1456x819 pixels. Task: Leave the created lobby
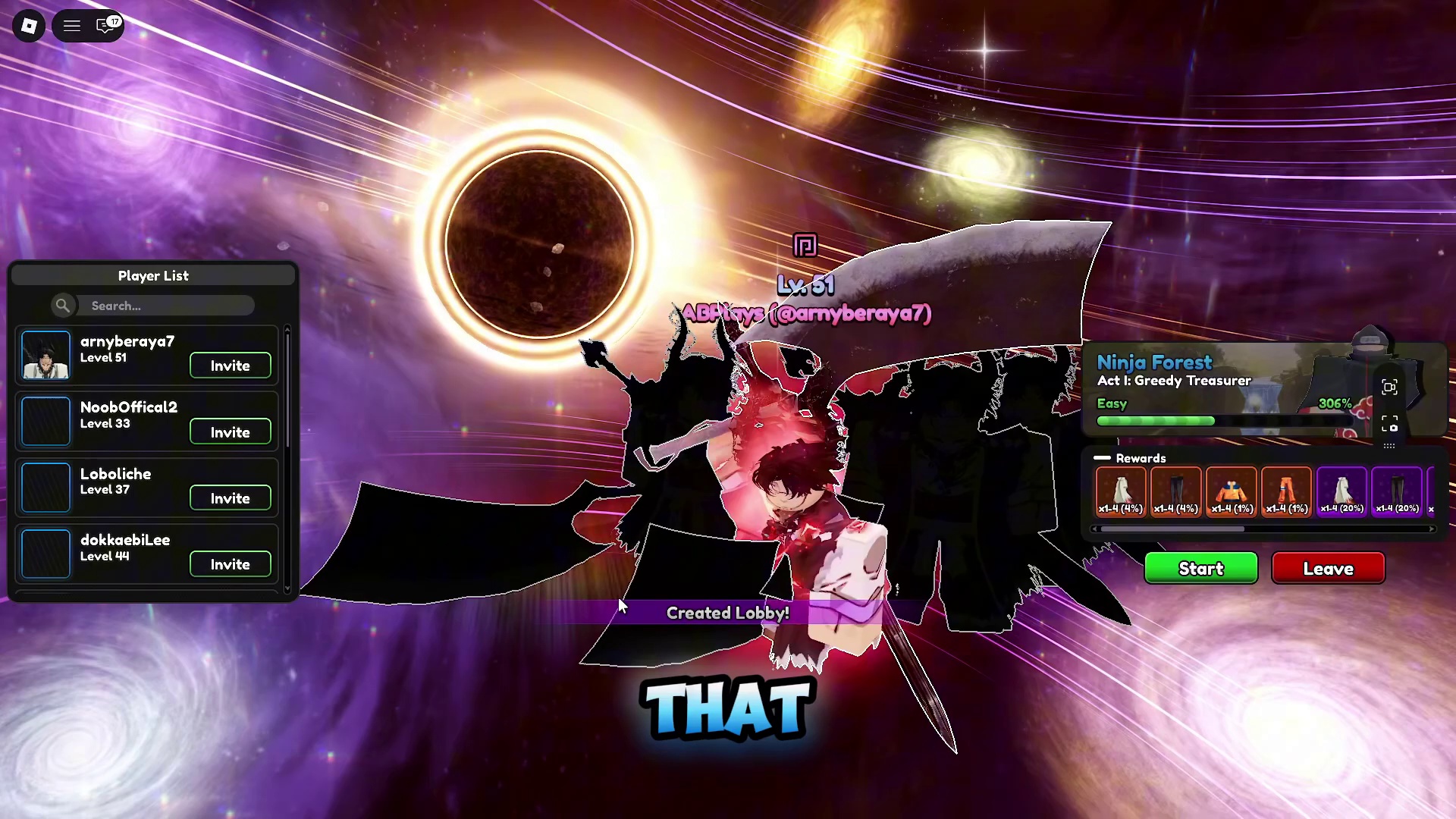tap(1328, 569)
